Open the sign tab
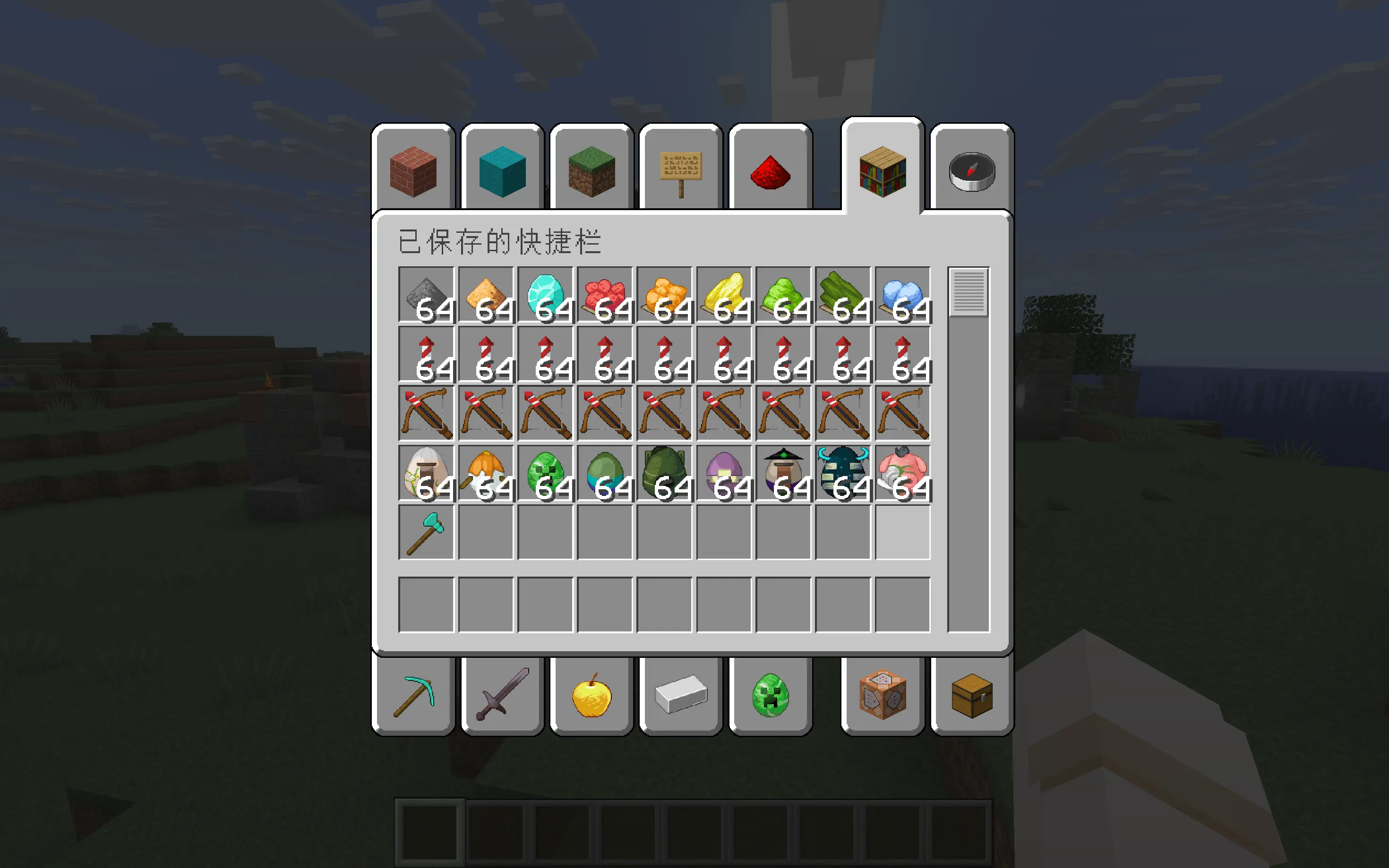1389x868 pixels. 680,170
